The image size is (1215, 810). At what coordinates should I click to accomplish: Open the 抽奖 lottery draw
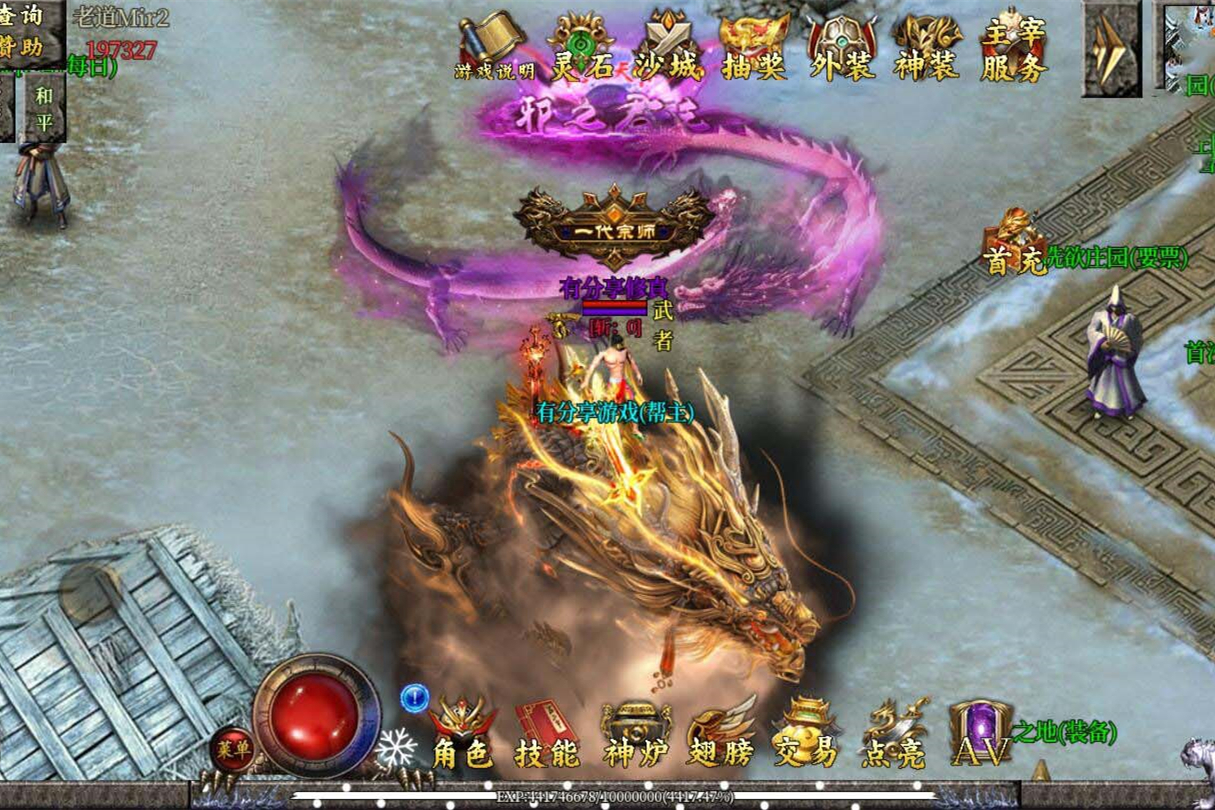coord(754,47)
